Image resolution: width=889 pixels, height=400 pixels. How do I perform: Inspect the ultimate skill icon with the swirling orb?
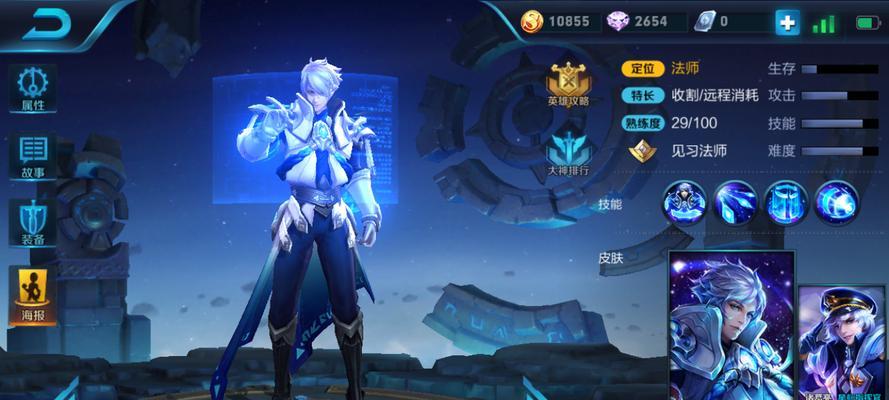[837, 203]
